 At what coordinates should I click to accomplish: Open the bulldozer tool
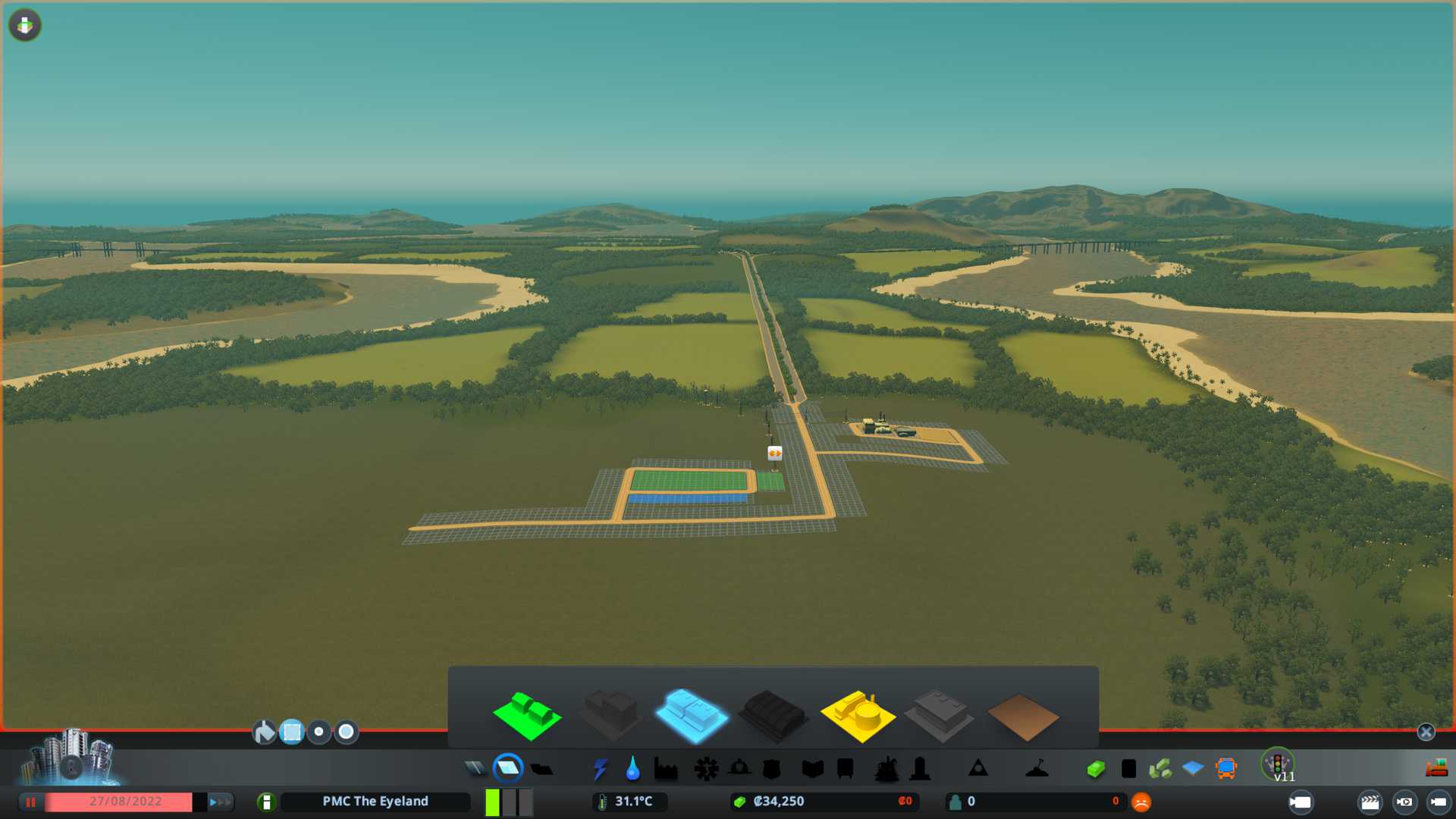[1436, 769]
